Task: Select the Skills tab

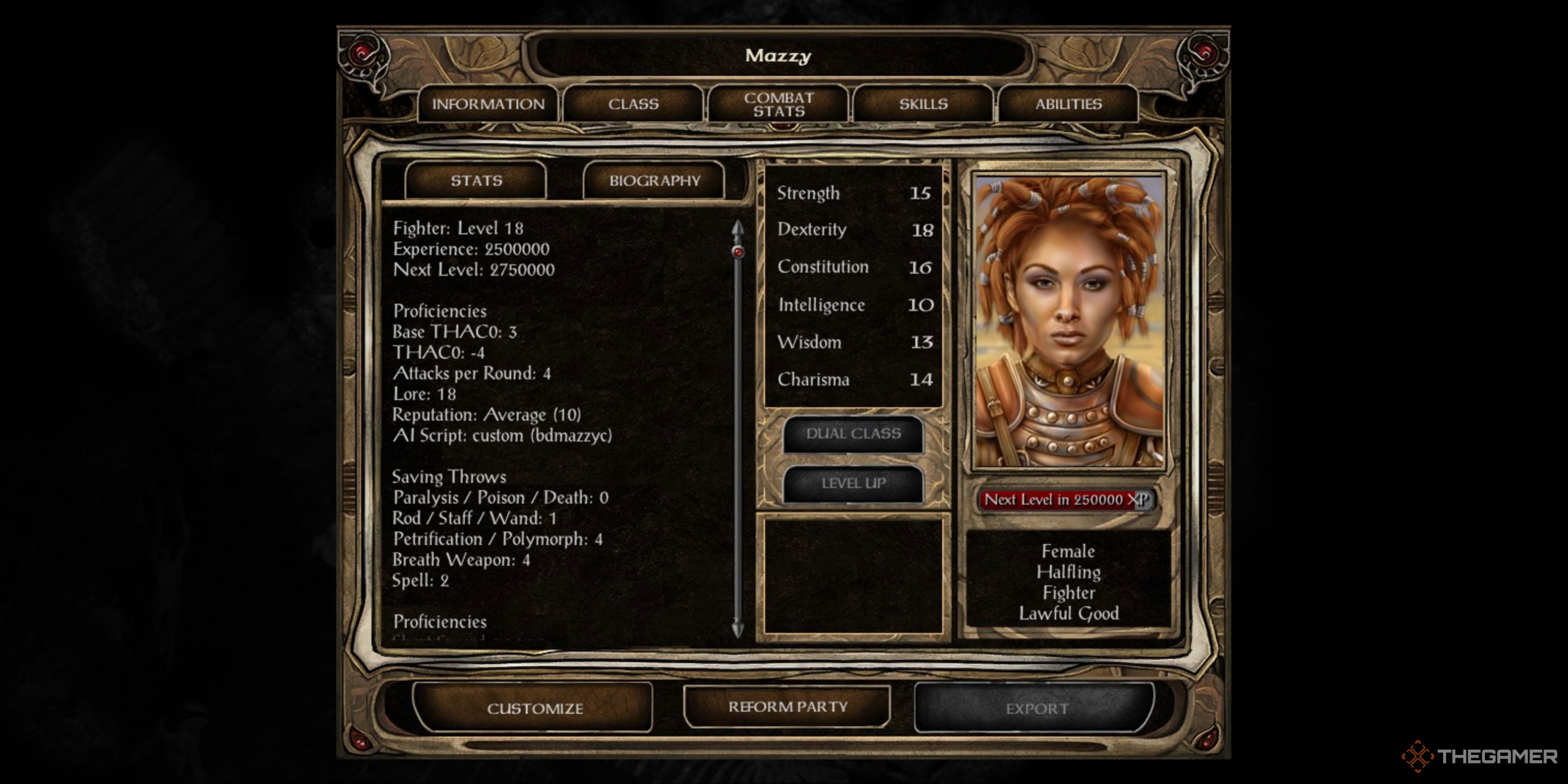Action: point(924,104)
